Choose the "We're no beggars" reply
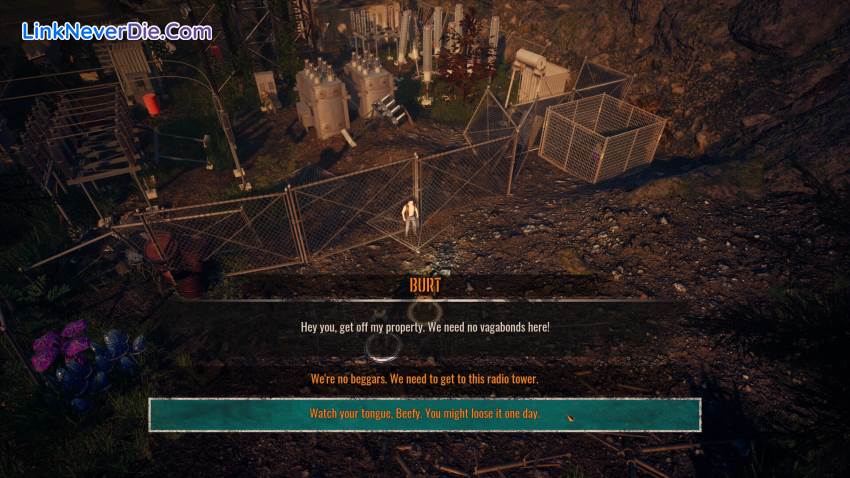Screen dimensions: 850x478 [x=424, y=379]
